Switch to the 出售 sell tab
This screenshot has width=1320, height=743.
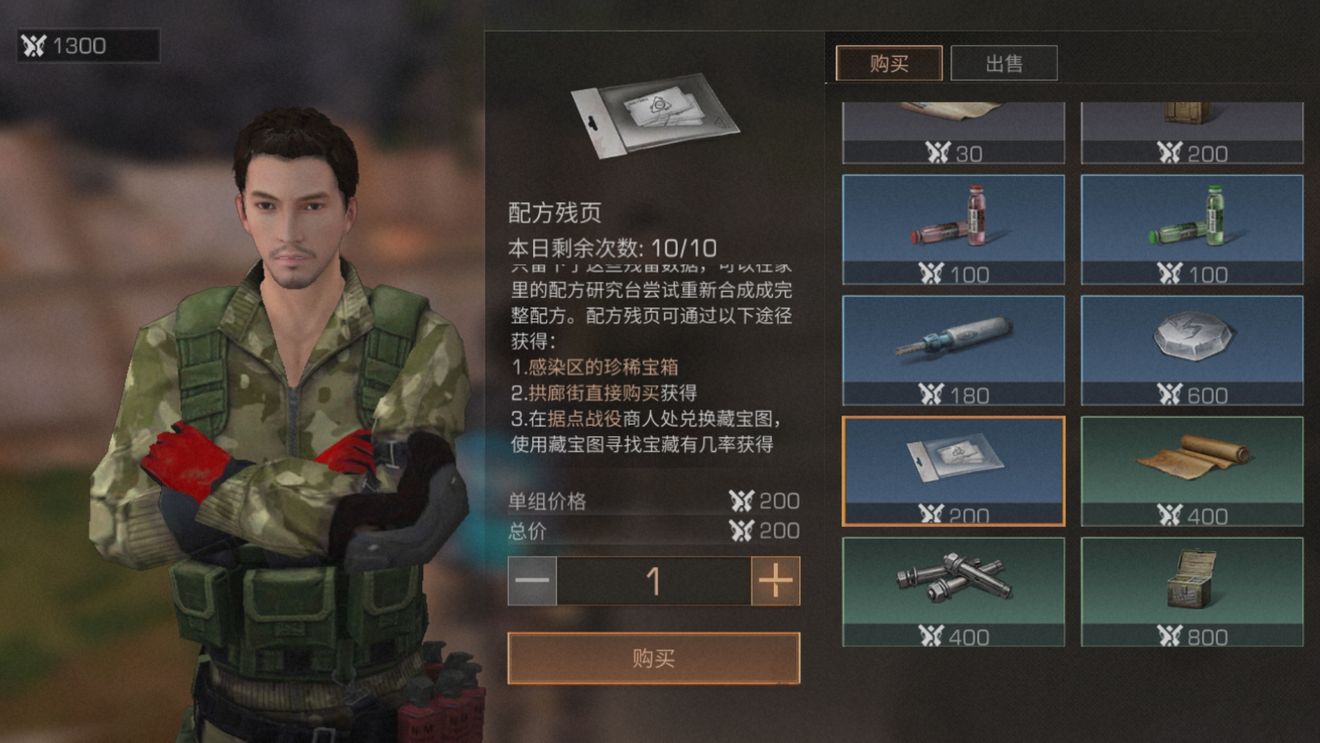point(1005,62)
